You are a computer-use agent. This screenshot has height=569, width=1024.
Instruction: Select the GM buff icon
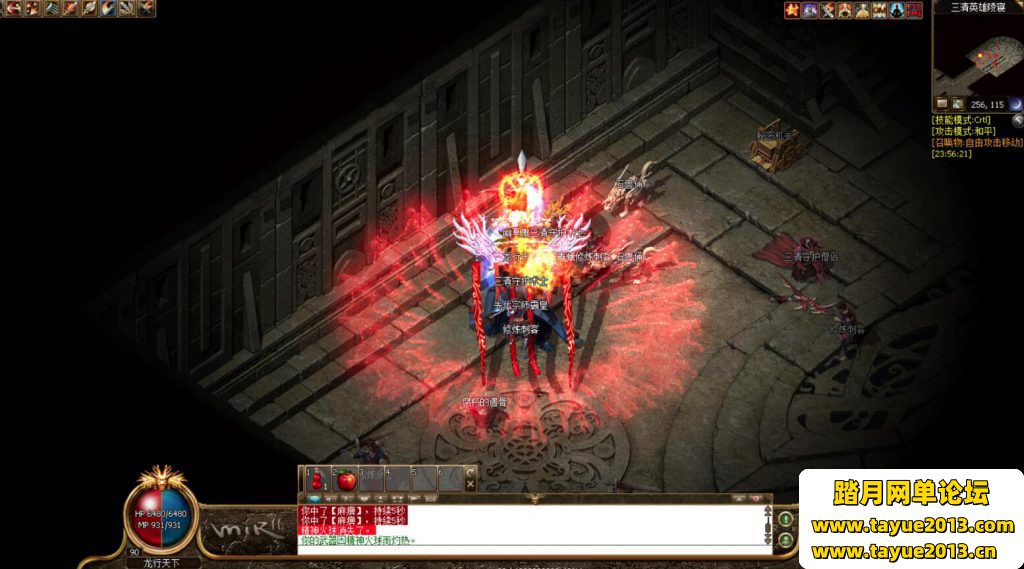[x=879, y=10]
